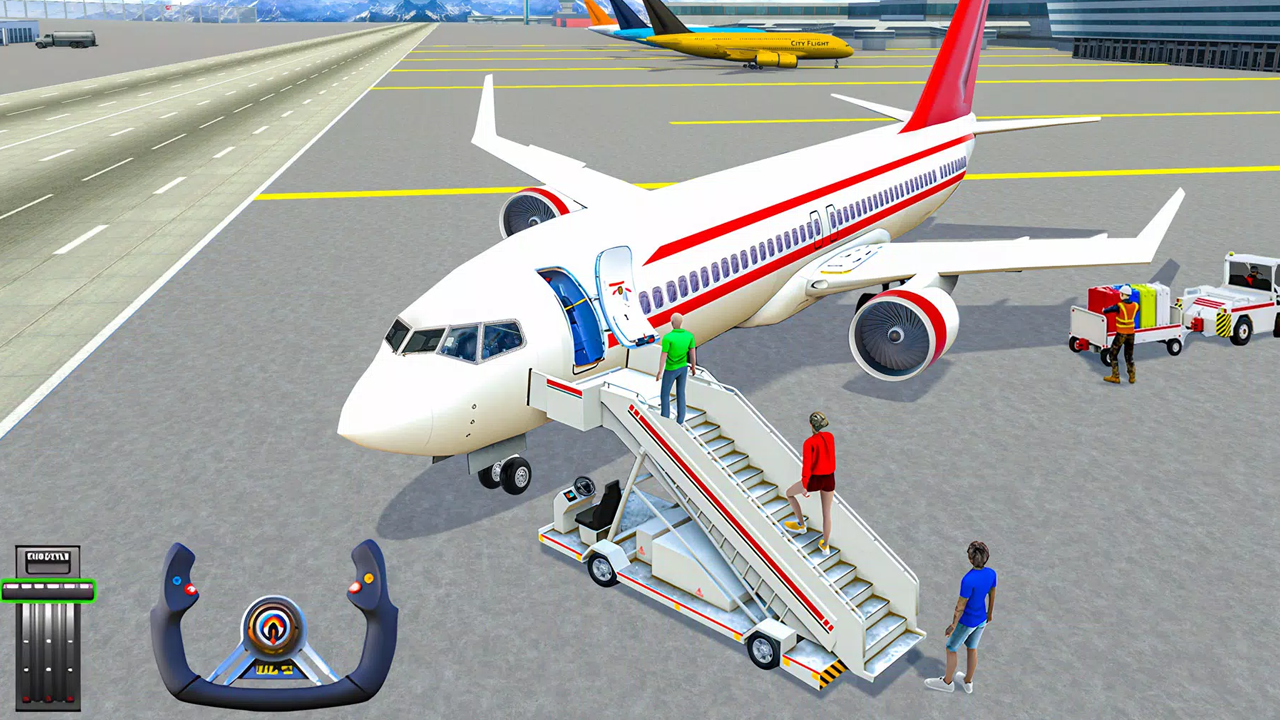The width and height of the screenshot is (1280, 720).
Task: Tap the red button below the blue yoke button
Action: click(x=190, y=589)
